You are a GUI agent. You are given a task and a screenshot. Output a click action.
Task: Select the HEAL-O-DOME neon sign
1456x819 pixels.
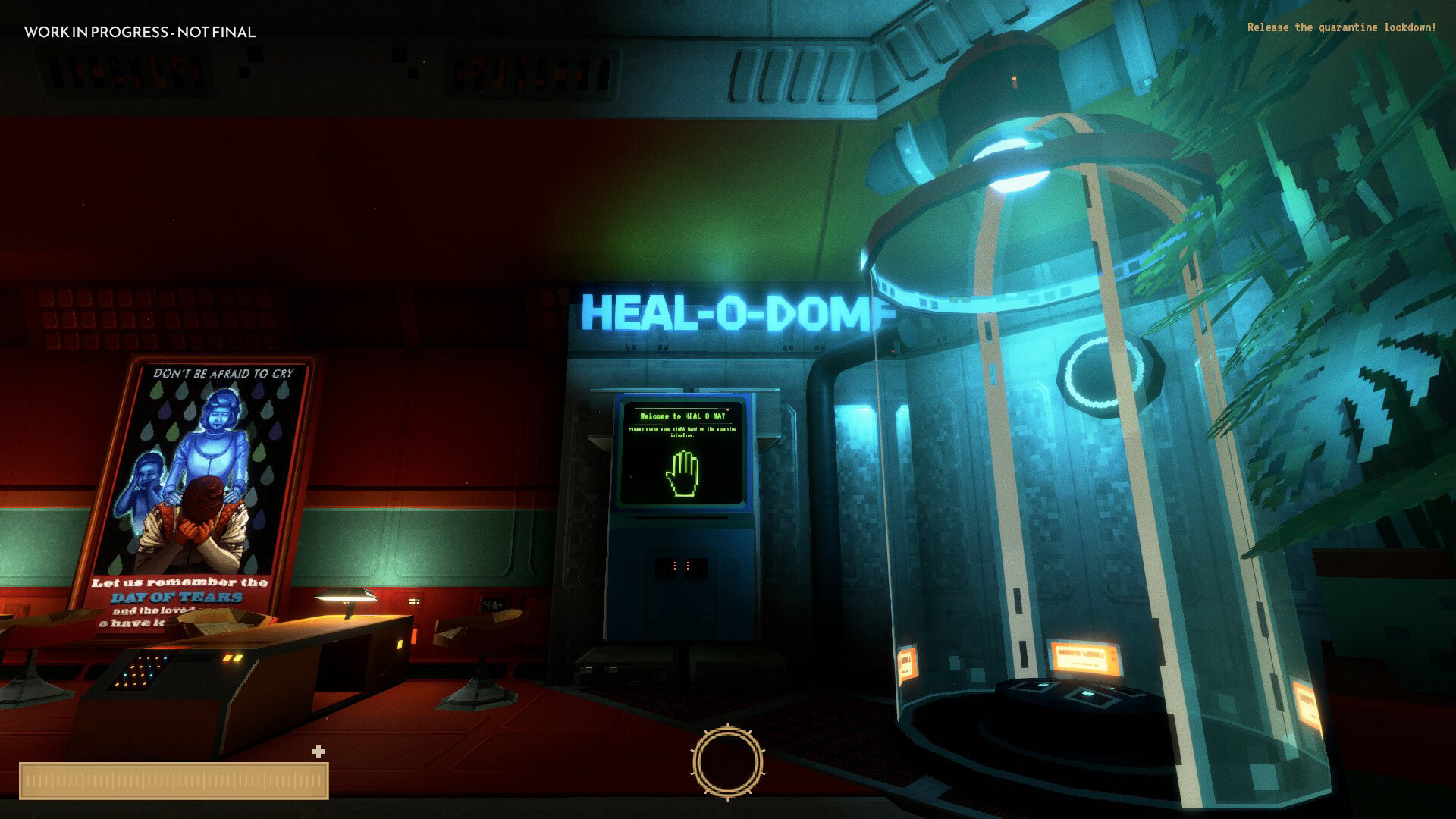732,309
